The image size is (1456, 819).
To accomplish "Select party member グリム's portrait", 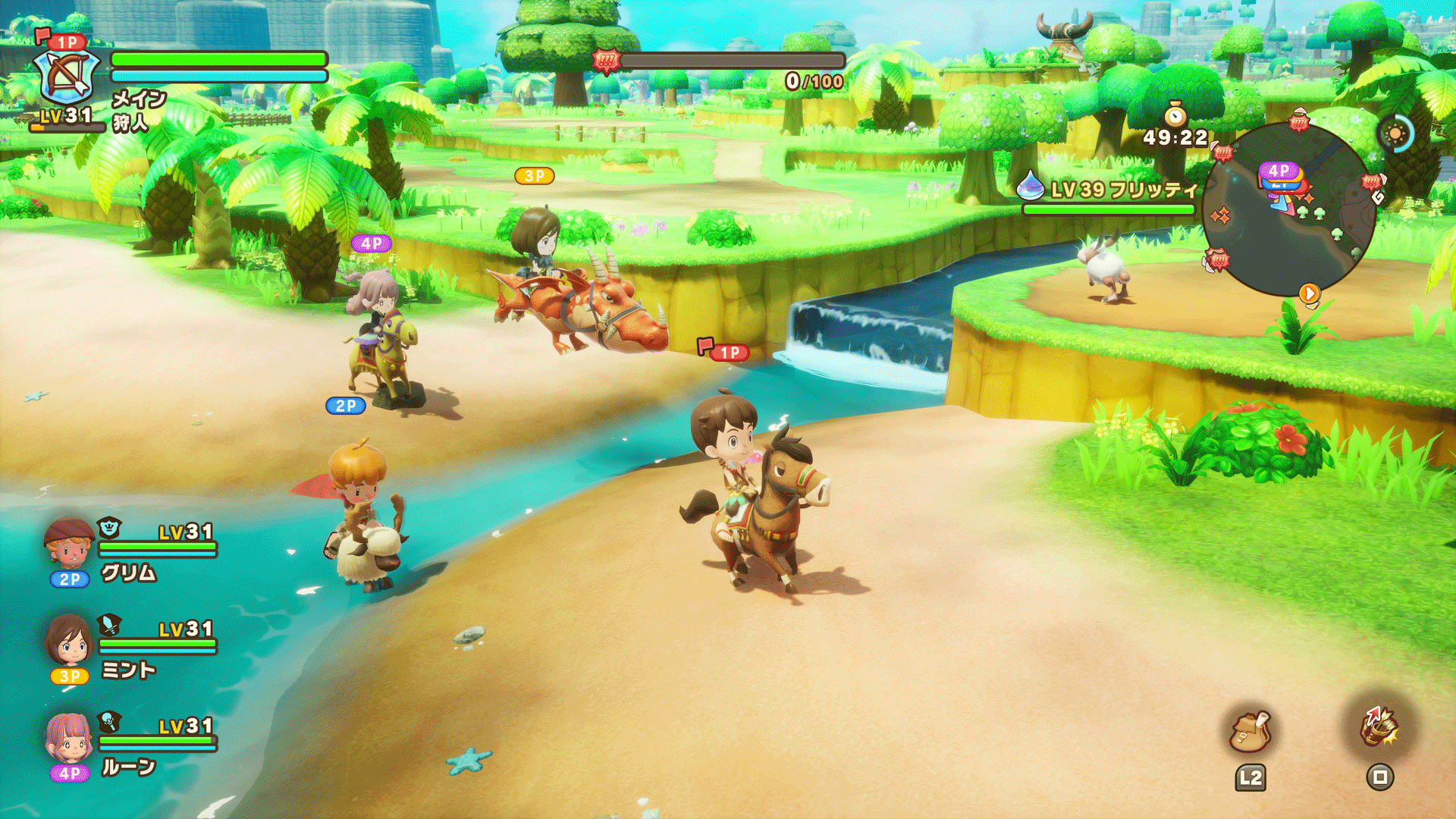I will point(69,543).
